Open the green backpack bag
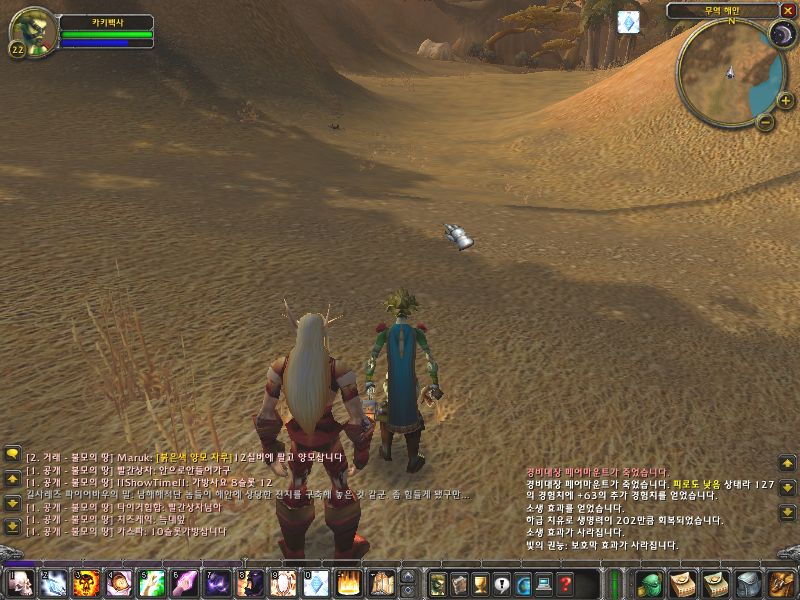The height and width of the screenshot is (600, 800). tap(649, 582)
